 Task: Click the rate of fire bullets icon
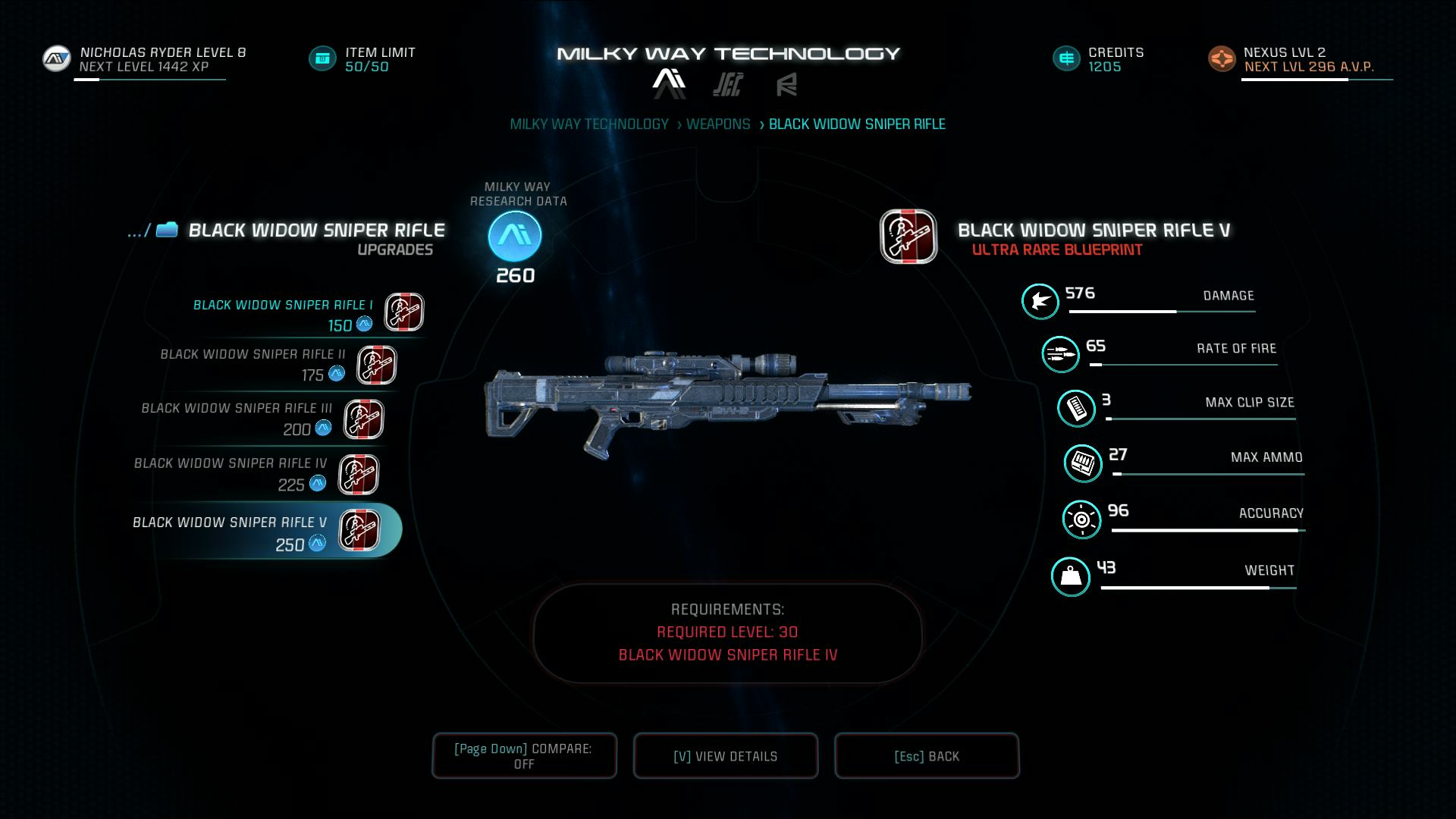pos(1061,354)
